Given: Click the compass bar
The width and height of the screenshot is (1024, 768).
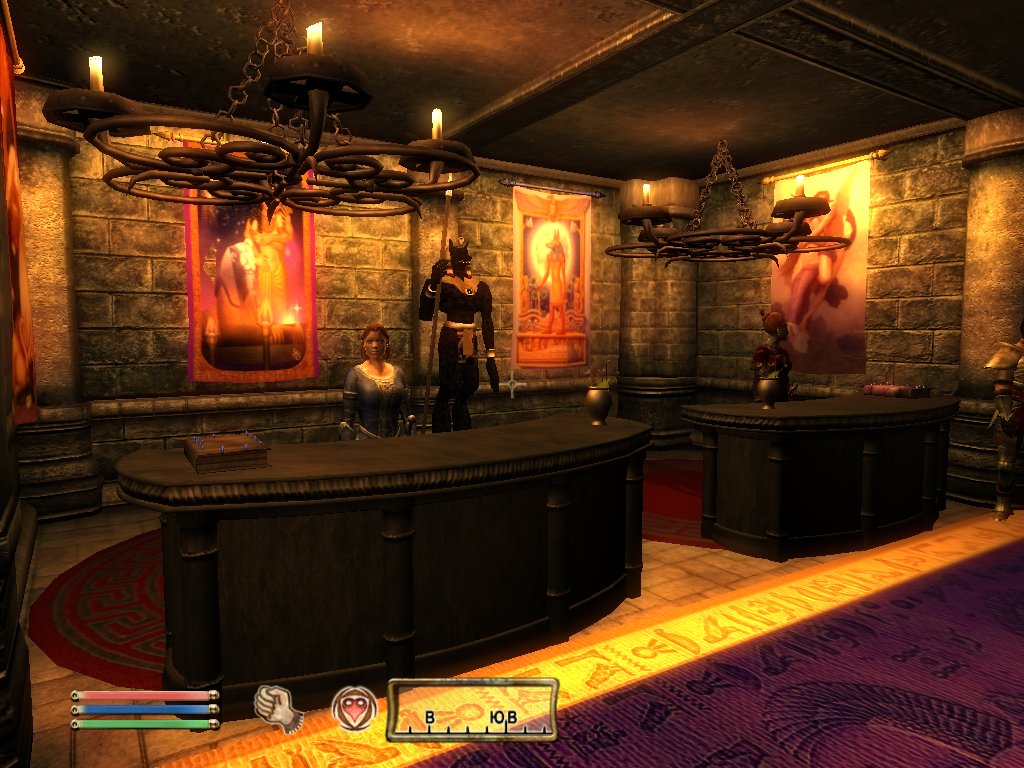Looking at the screenshot, I should [472, 710].
